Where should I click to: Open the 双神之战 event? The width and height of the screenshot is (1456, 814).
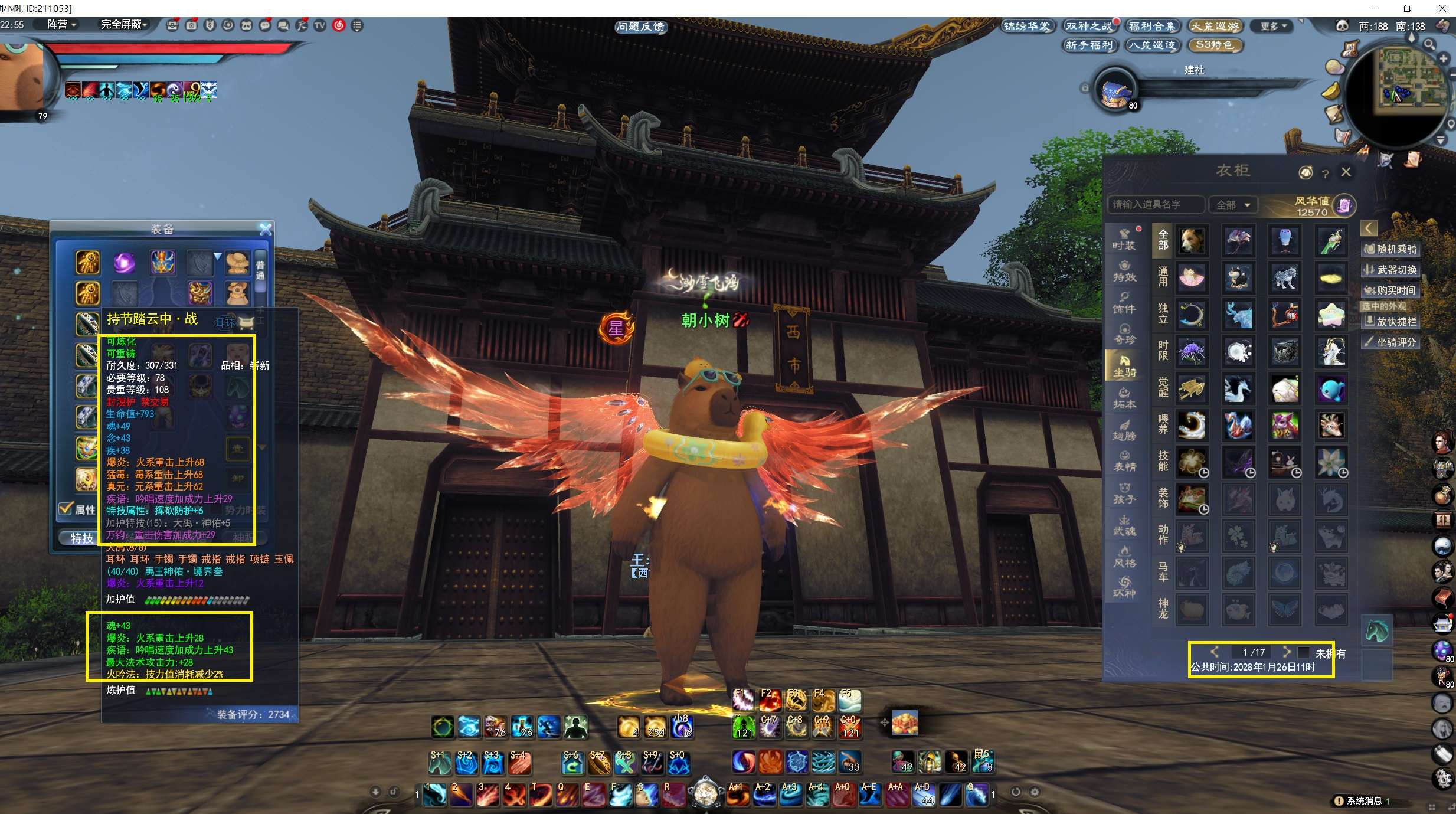pos(1089,26)
